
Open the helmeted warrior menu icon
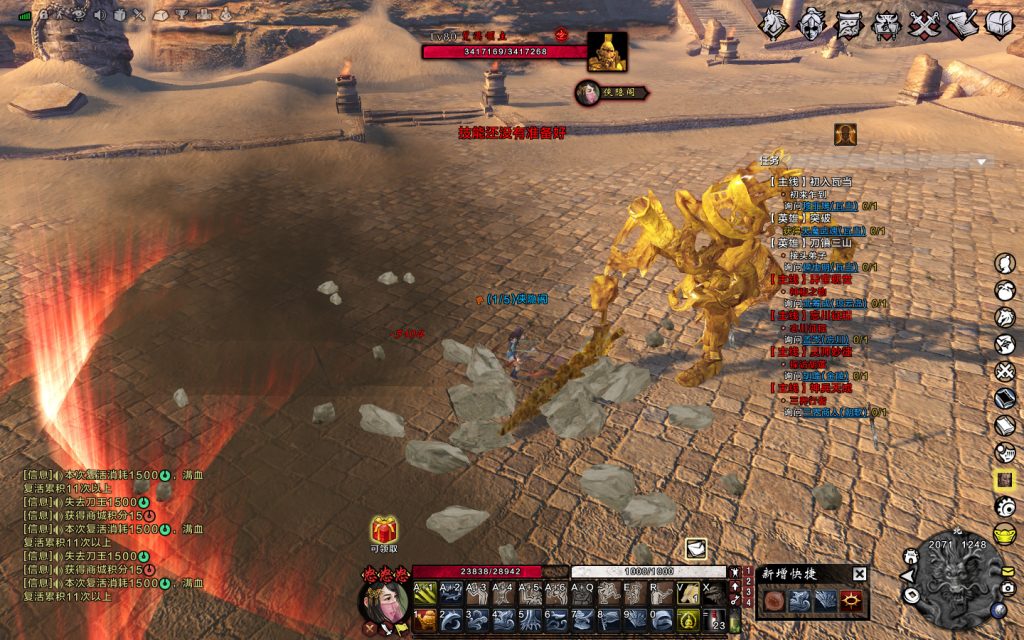(x=811, y=24)
